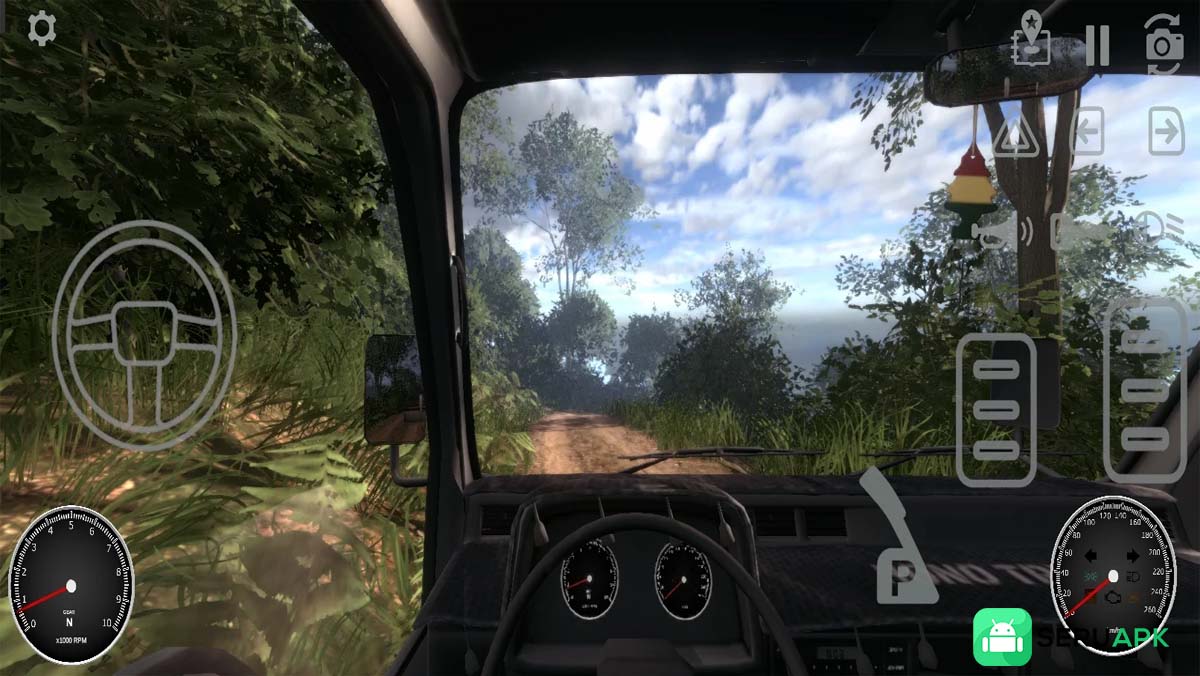Step on the brake pedal
Viewport: 1200px width, 676px height.
(x=996, y=410)
